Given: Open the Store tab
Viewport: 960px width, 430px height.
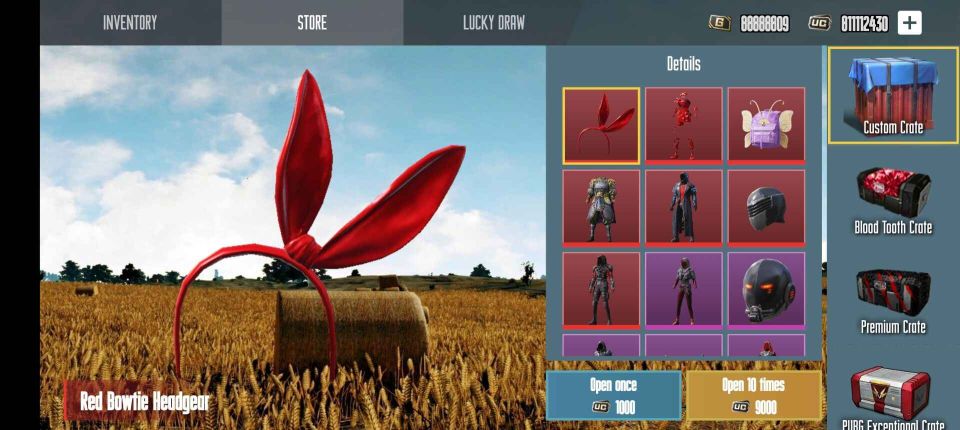Looking at the screenshot, I should 312,22.
